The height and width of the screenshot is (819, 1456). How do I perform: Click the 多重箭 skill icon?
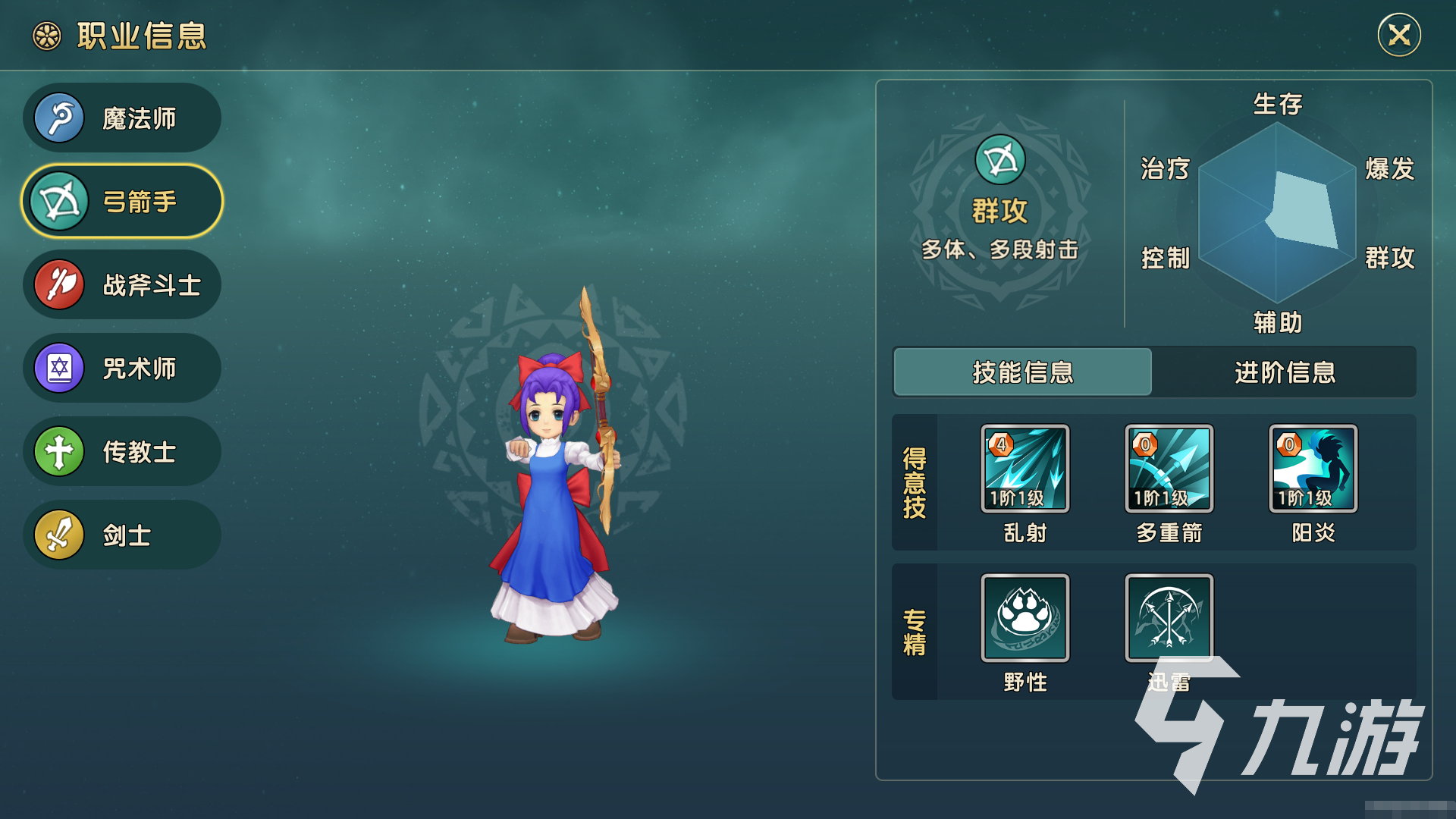point(1169,469)
